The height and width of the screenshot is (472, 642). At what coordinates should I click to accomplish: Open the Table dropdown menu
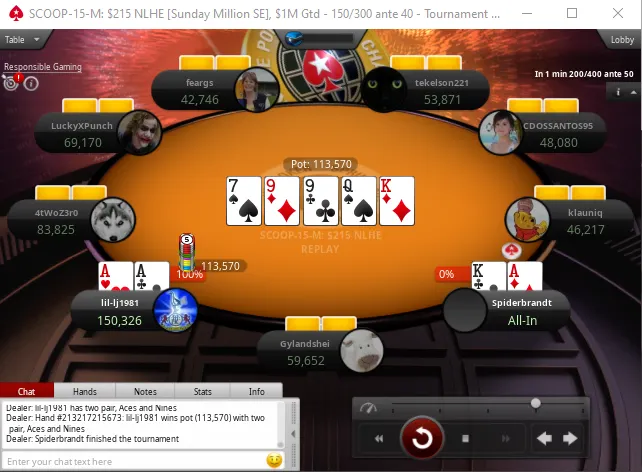(22, 40)
